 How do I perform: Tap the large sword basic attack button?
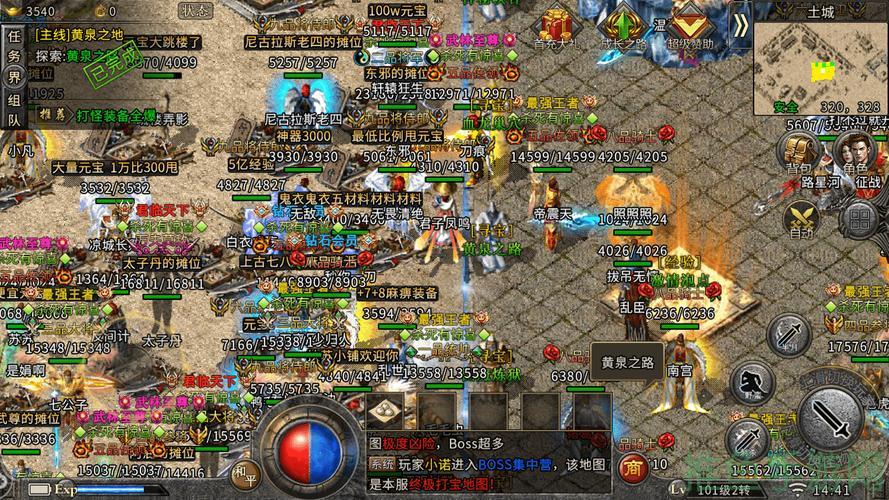834,420
